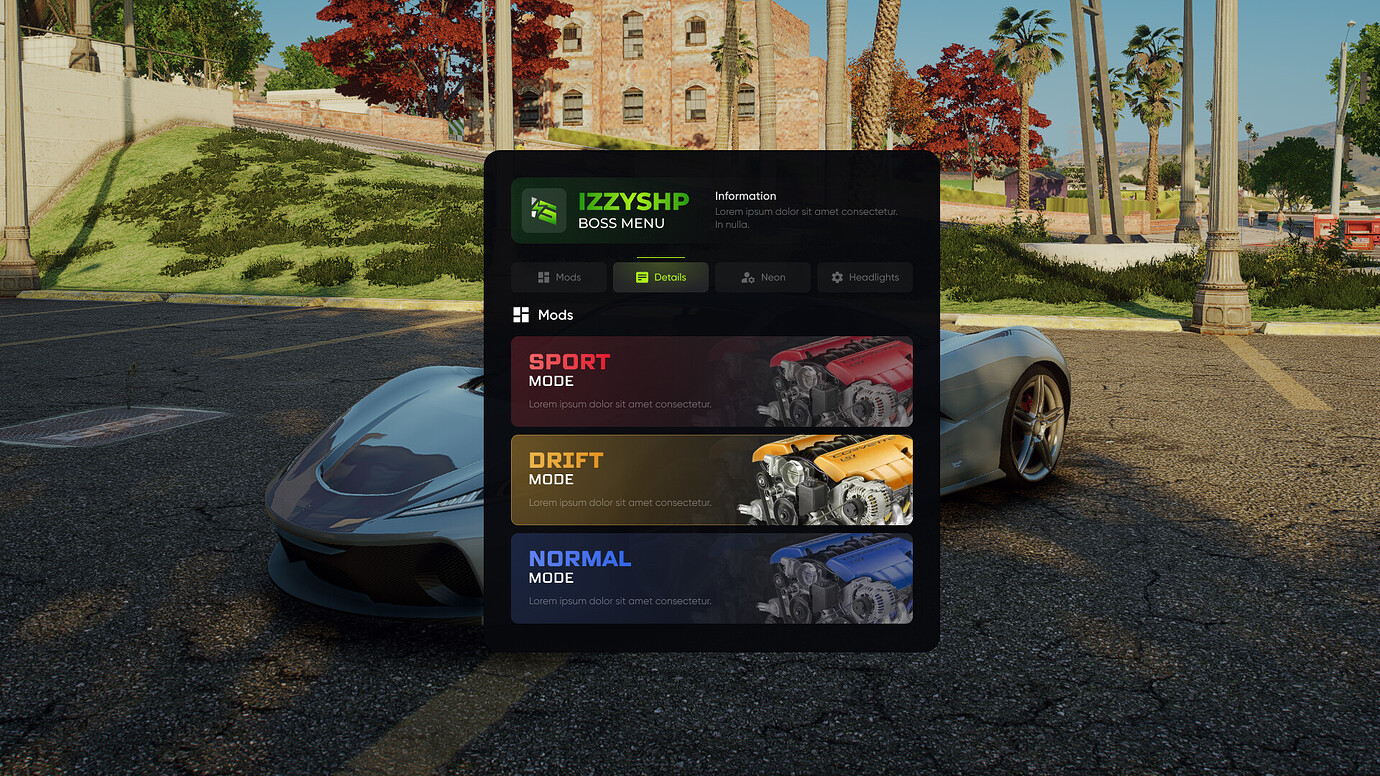This screenshot has width=1380, height=776.
Task: Open the Neon section
Action: pyautogui.click(x=762, y=277)
